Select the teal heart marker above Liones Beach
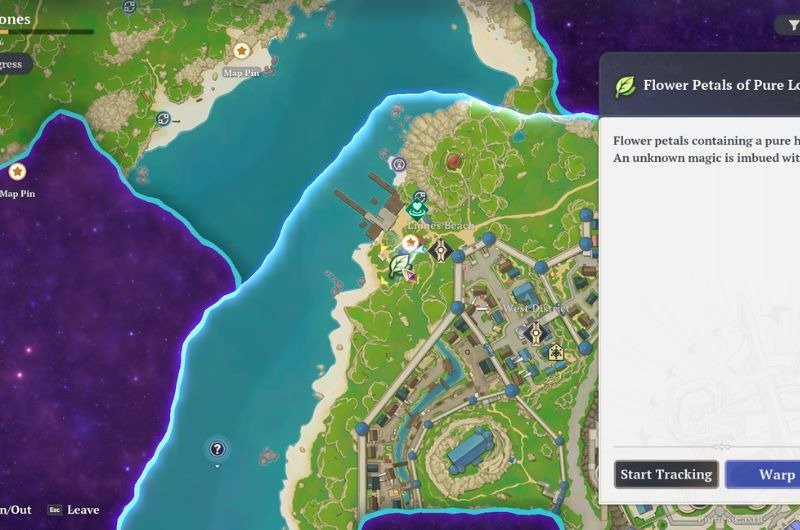Viewport: 800px width, 530px height. pyautogui.click(x=417, y=209)
